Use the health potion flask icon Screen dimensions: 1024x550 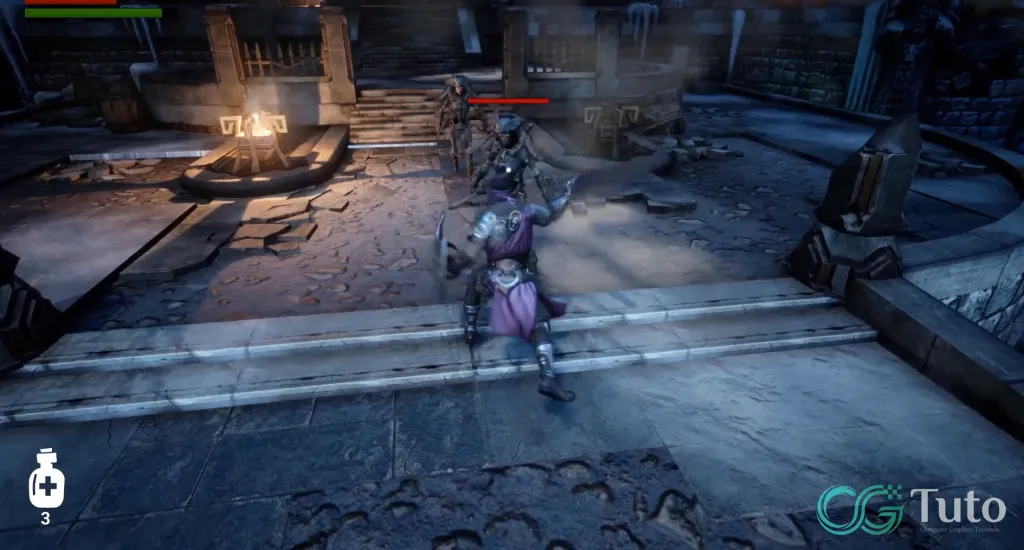point(46,481)
